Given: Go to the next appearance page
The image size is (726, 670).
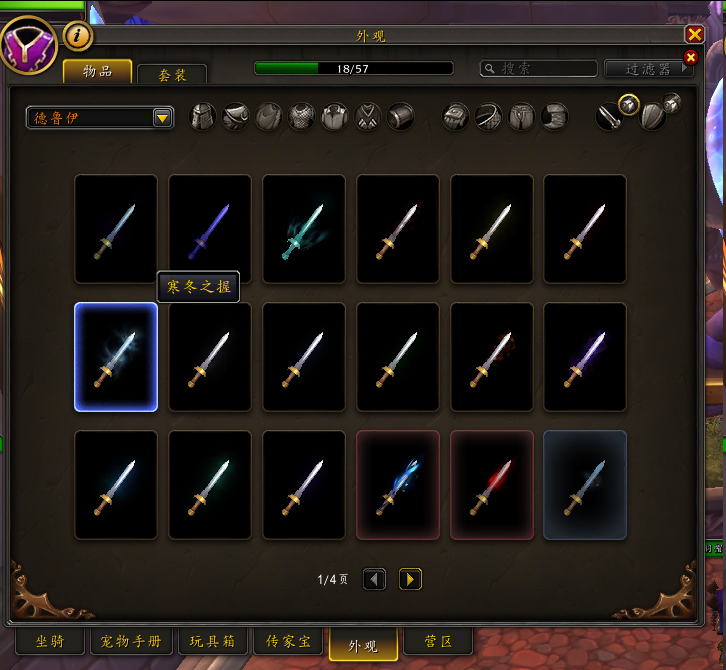Looking at the screenshot, I should click(410, 579).
